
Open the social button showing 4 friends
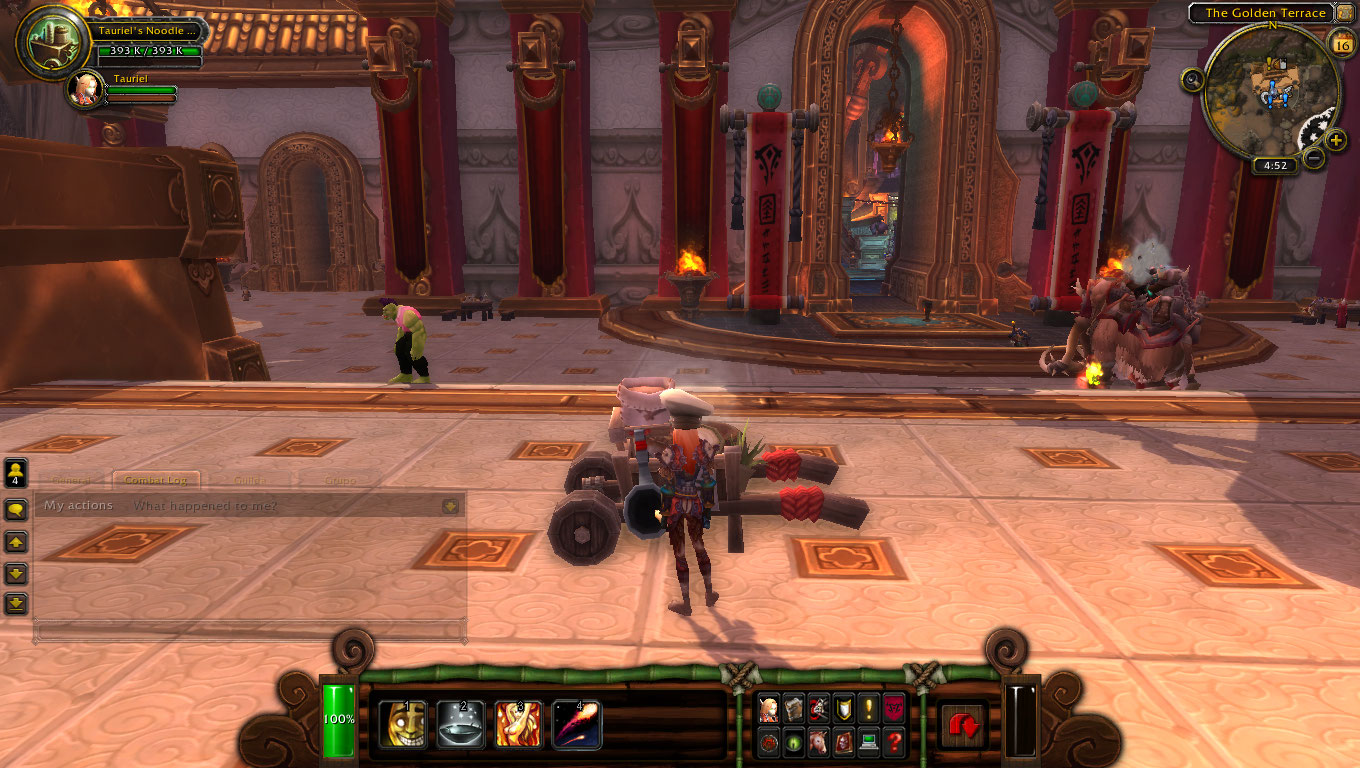[16, 472]
